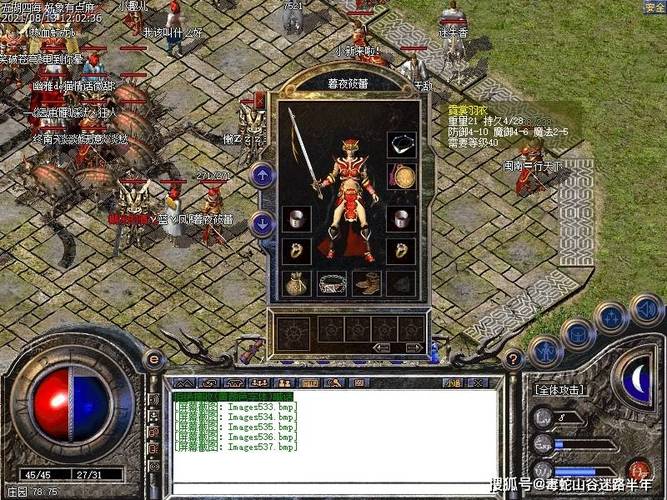The width and height of the screenshot is (667, 500).
Task: Select the pouch charm slot
Action: [x=296, y=284]
